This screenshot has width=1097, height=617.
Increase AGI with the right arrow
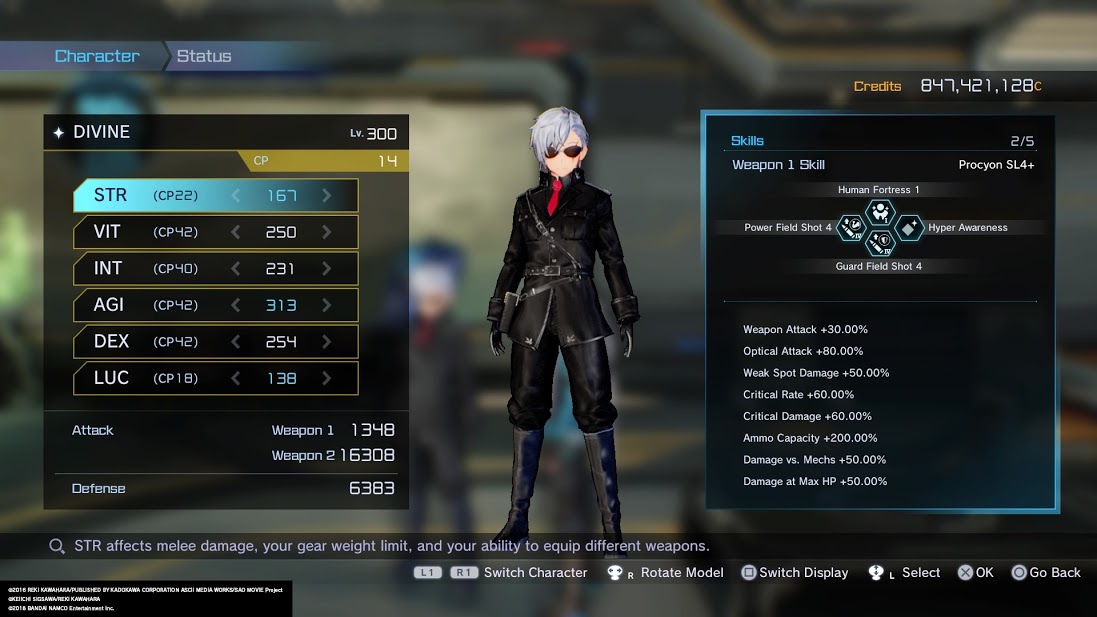click(x=326, y=305)
